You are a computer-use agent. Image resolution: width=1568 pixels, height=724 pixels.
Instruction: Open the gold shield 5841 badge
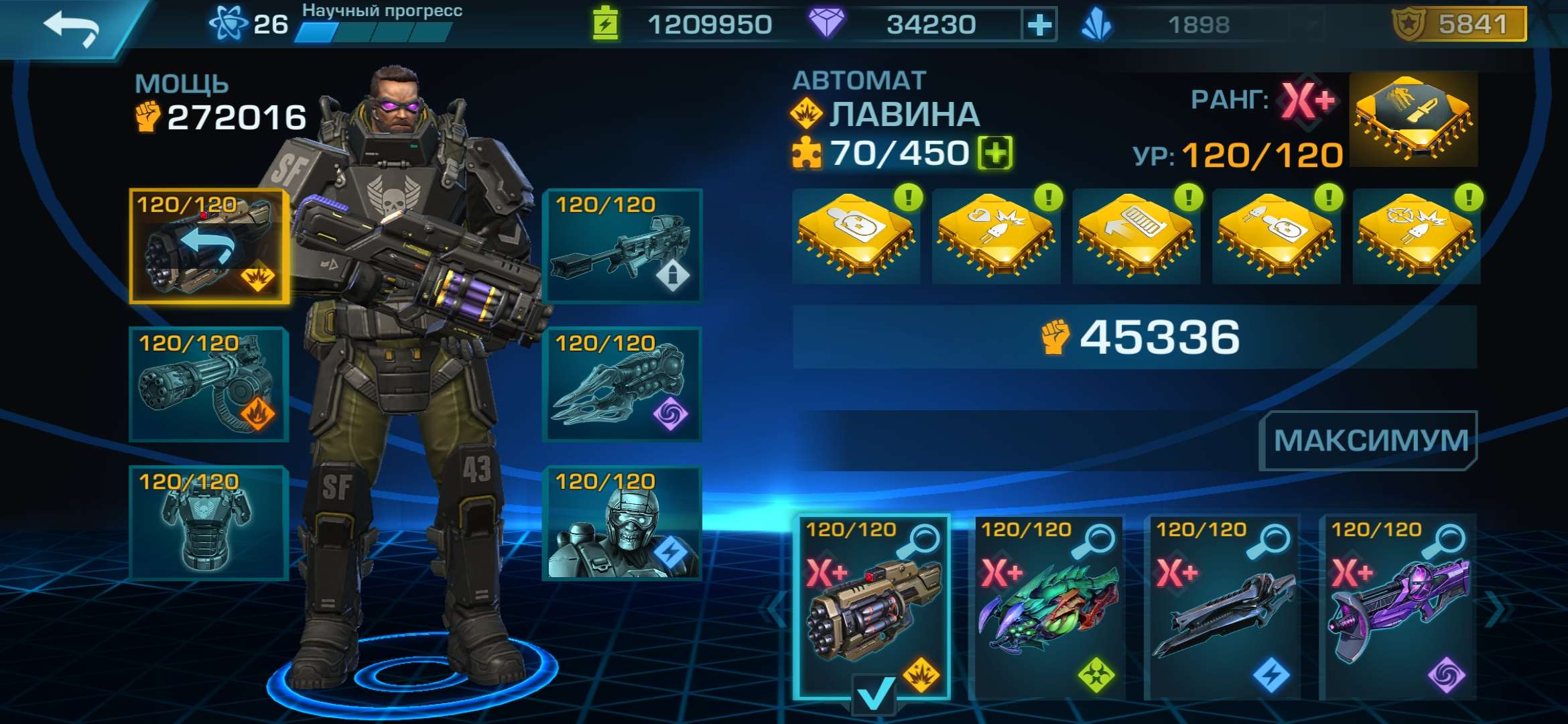tap(1459, 25)
